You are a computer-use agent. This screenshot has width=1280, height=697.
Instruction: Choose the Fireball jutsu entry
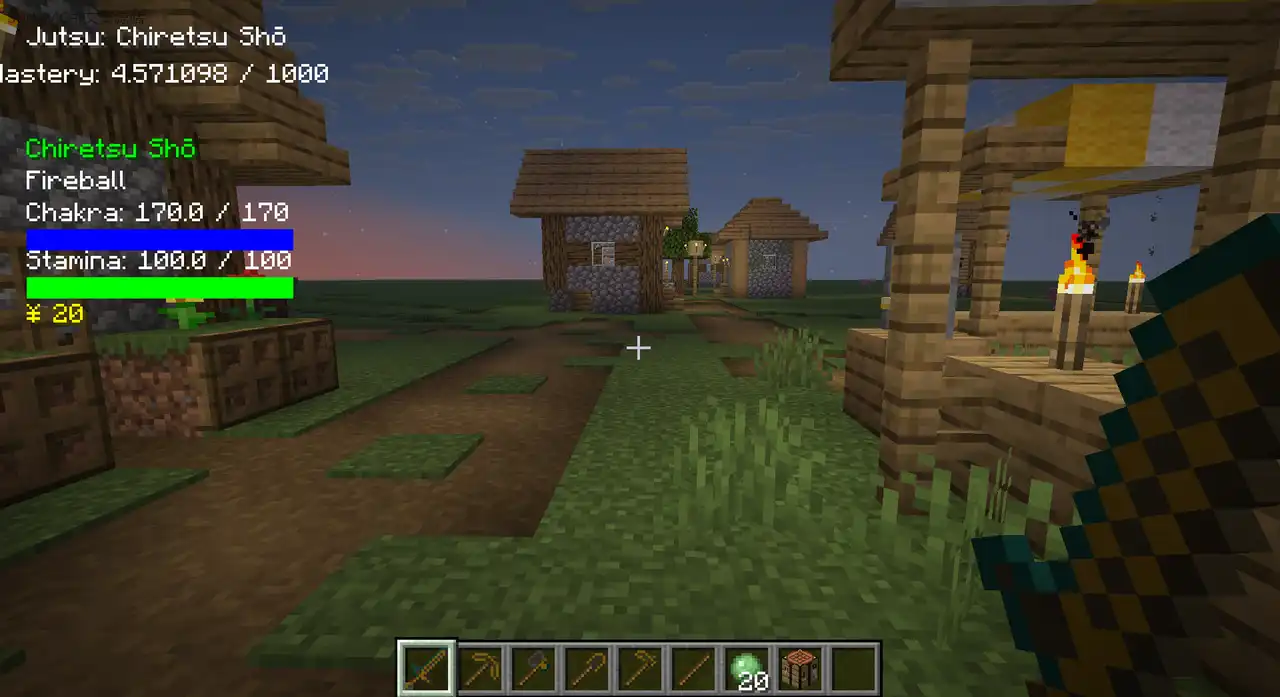point(76,181)
